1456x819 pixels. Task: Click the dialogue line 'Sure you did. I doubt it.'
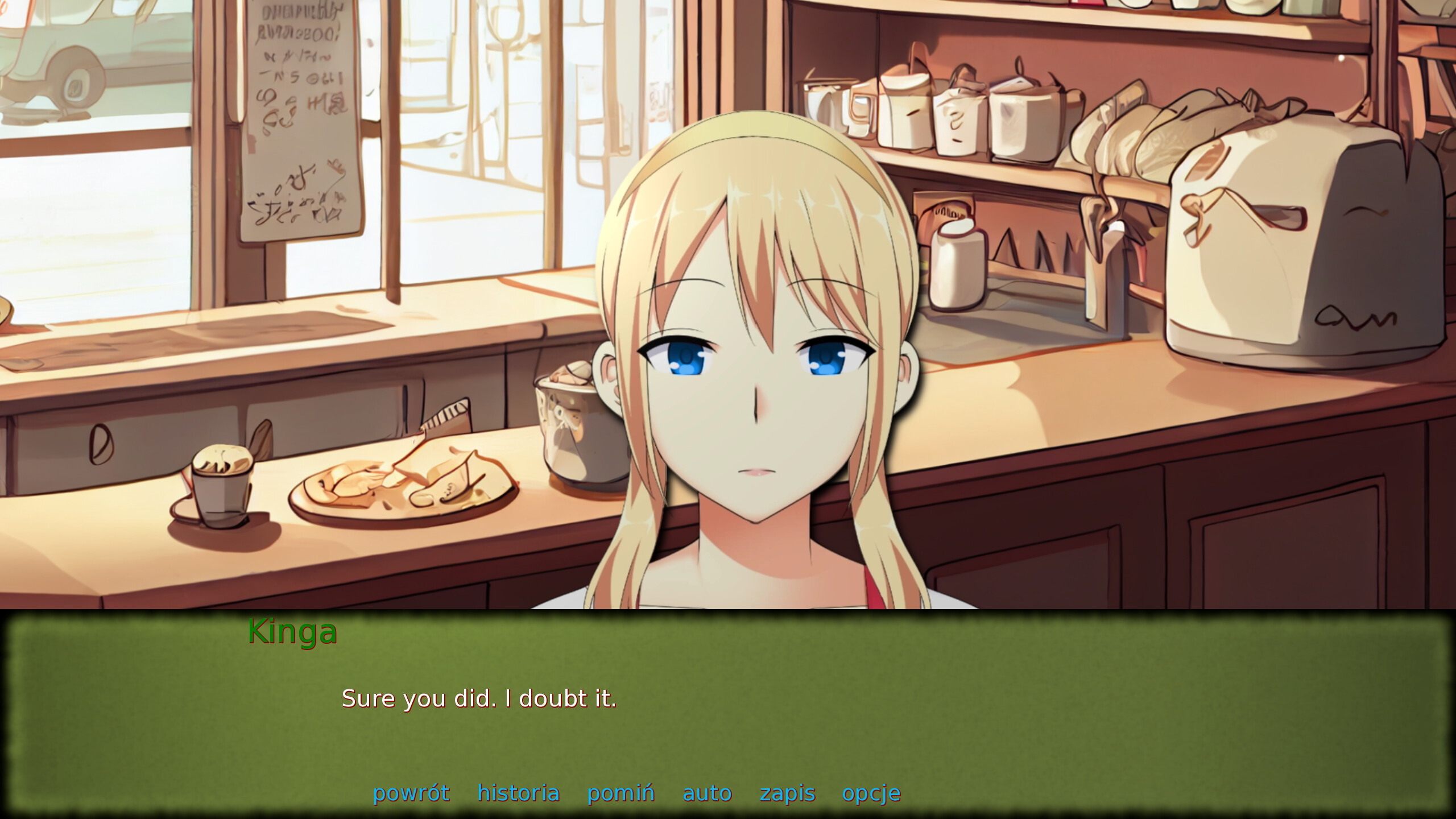pyautogui.click(x=479, y=699)
